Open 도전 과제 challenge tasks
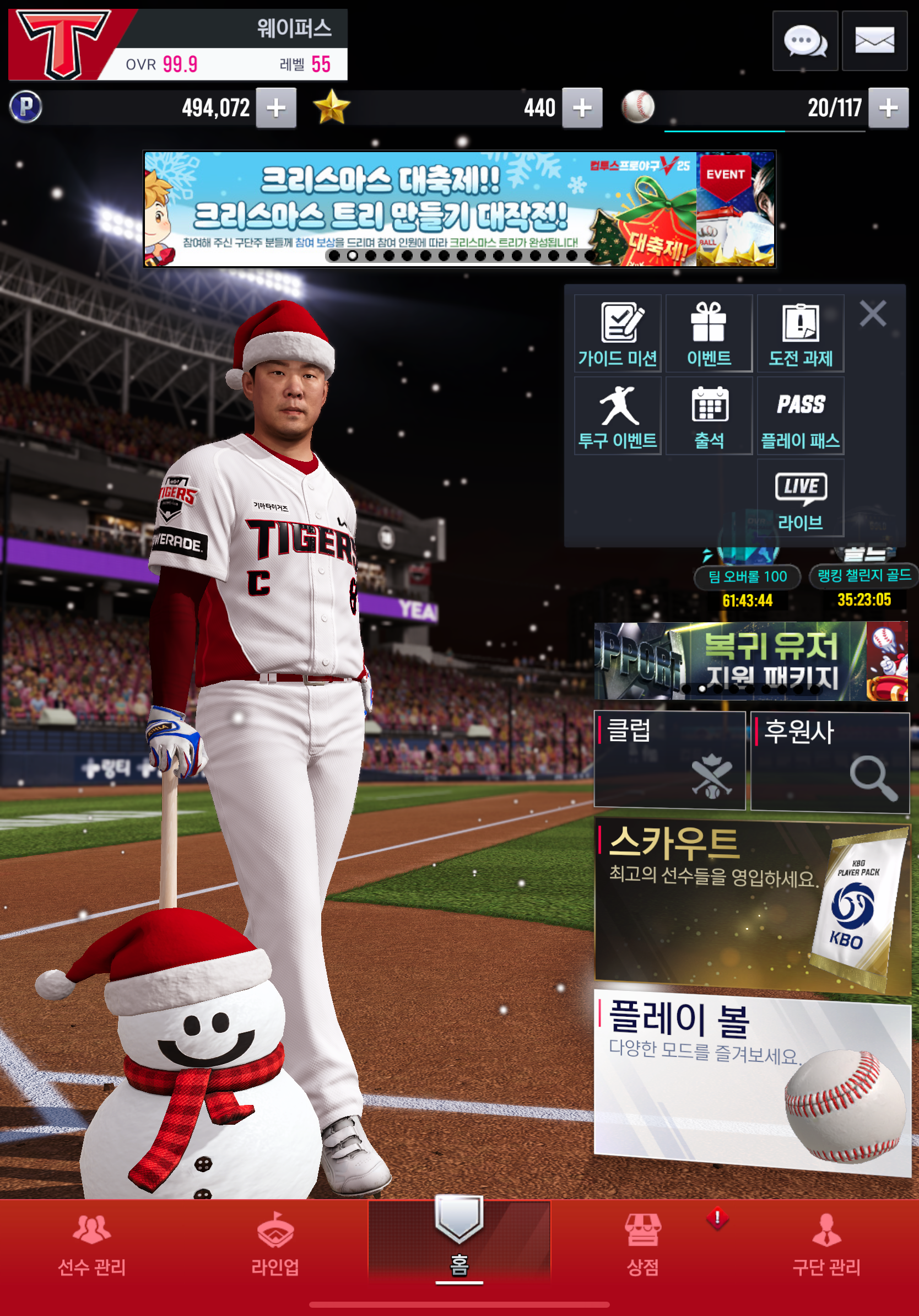Image resolution: width=919 pixels, height=1316 pixels. point(801,333)
